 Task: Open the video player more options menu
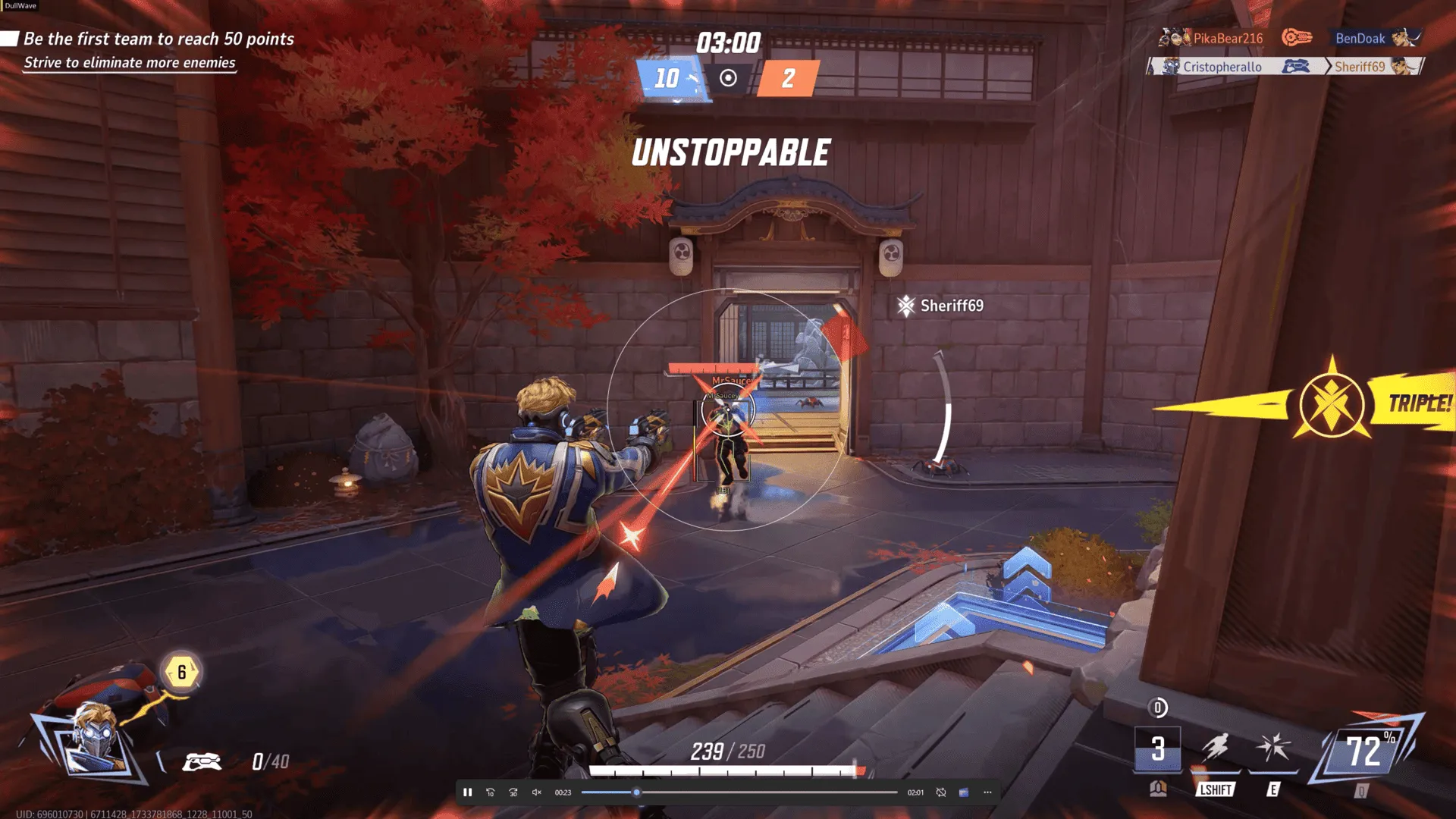click(987, 792)
